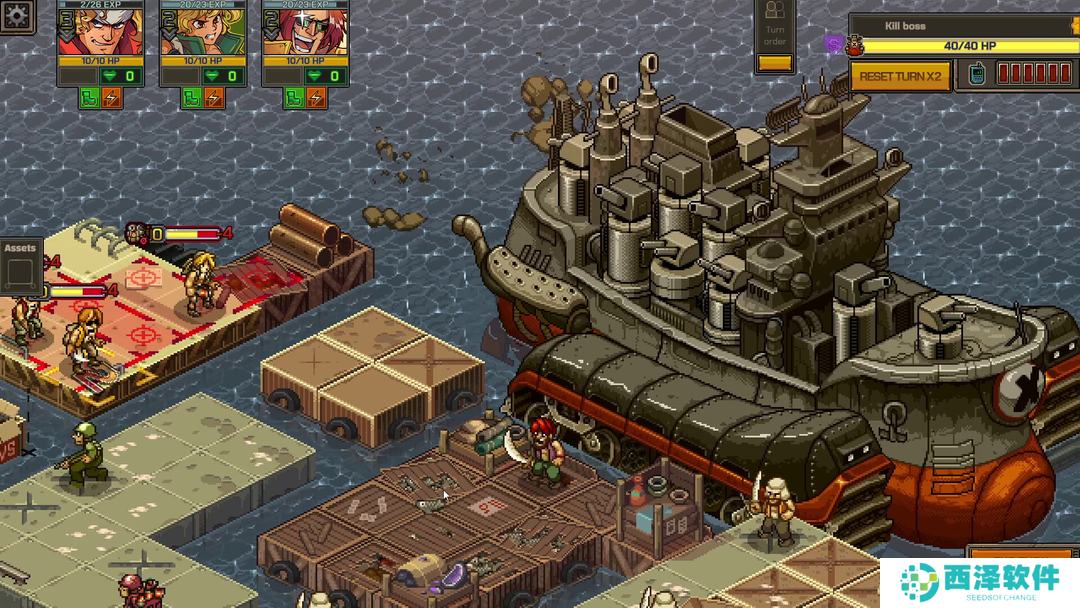Open the gear settings menu
This screenshot has height=608, width=1080.
[x=17, y=14]
